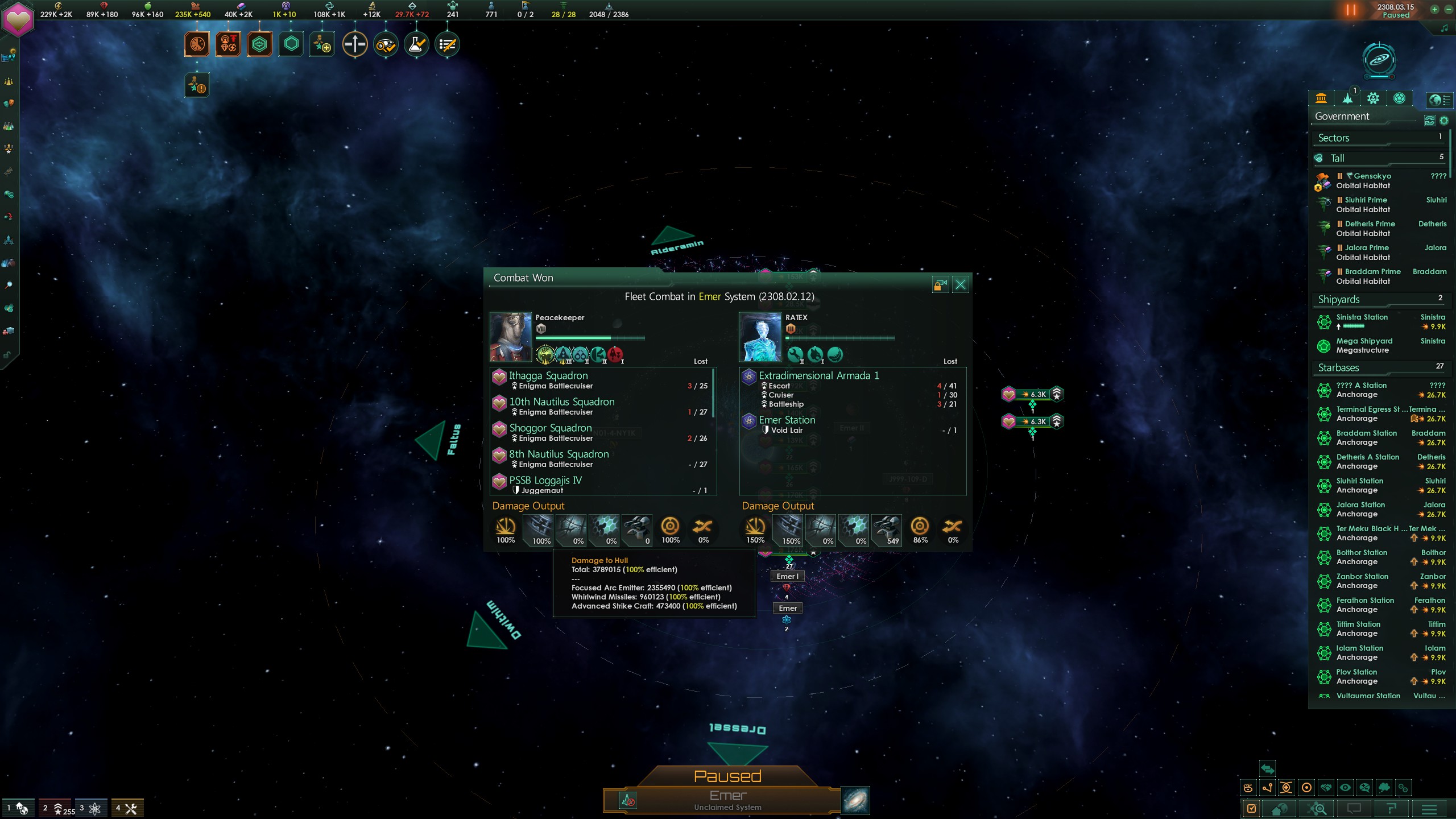Switch to the fleets tab in the outliner

1347,98
